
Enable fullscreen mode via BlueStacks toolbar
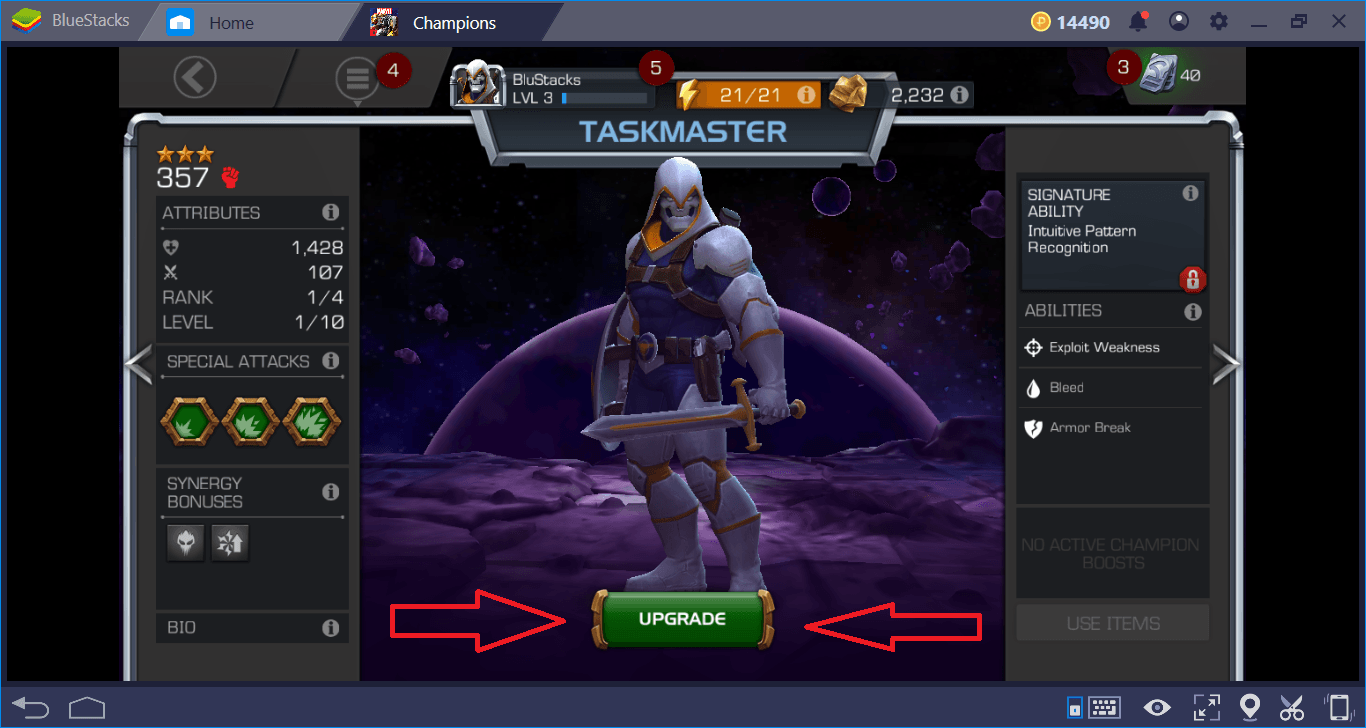tap(1206, 707)
